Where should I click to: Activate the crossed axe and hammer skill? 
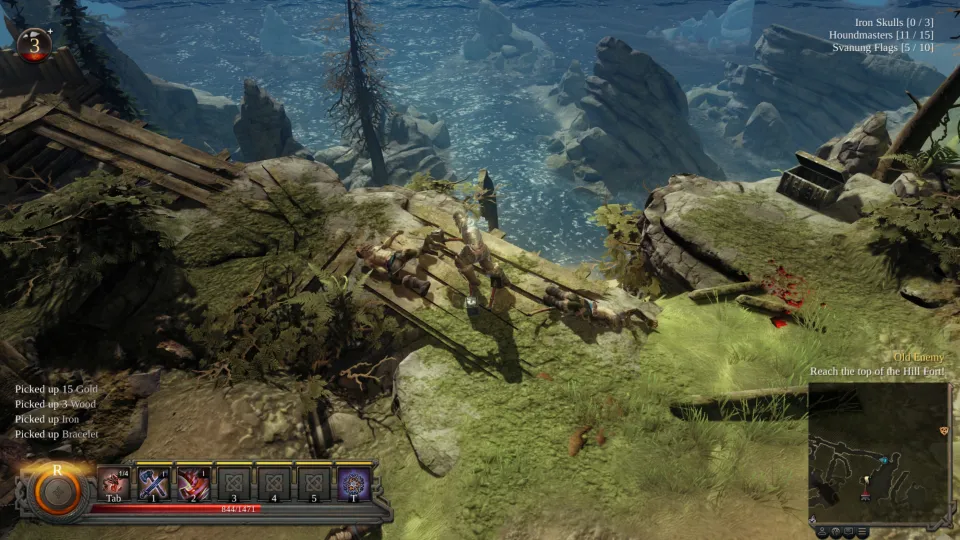point(153,484)
